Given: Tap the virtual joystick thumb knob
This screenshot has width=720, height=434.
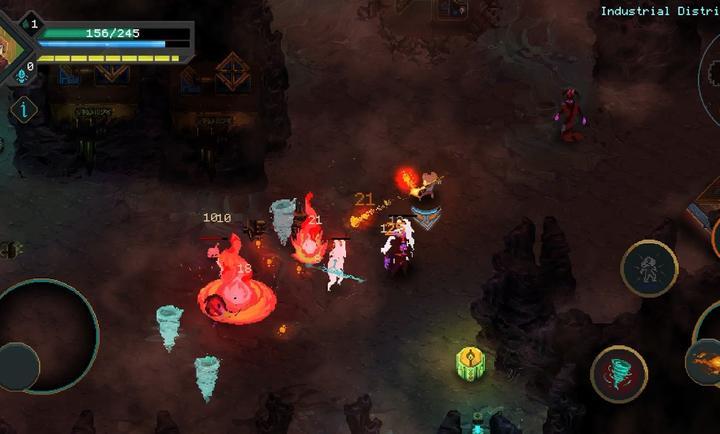Looking at the screenshot, I should (17, 366).
